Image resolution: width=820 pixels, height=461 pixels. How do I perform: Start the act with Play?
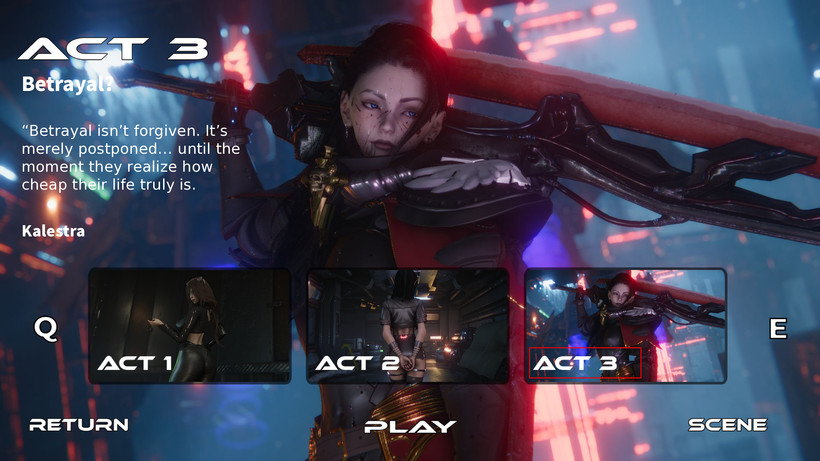point(410,426)
